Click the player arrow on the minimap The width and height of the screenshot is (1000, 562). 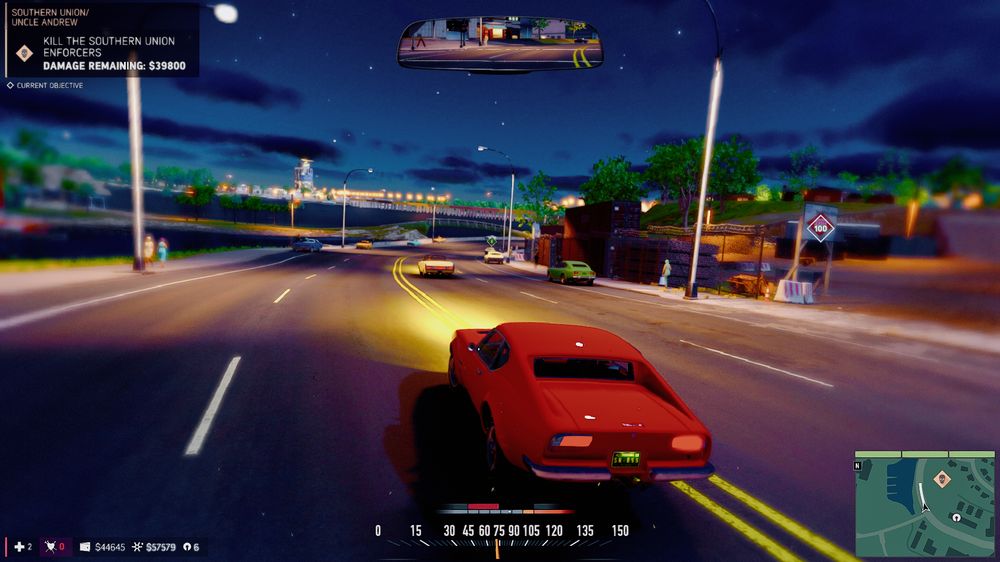[x=926, y=506]
